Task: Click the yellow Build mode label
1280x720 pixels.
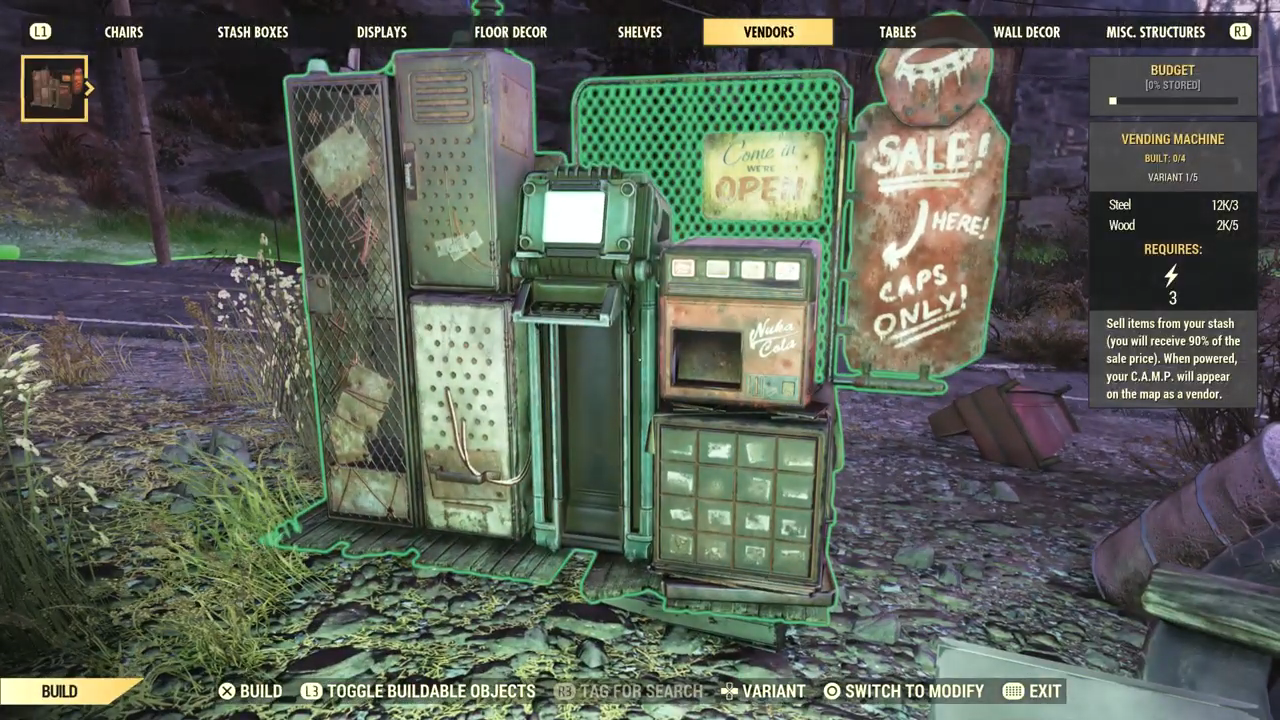Action: (62, 691)
